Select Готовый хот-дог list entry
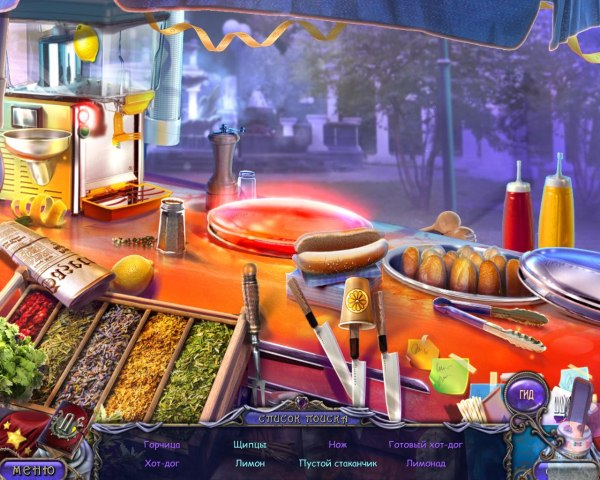Viewport: 600px width, 480px height. tap(426, 443)
